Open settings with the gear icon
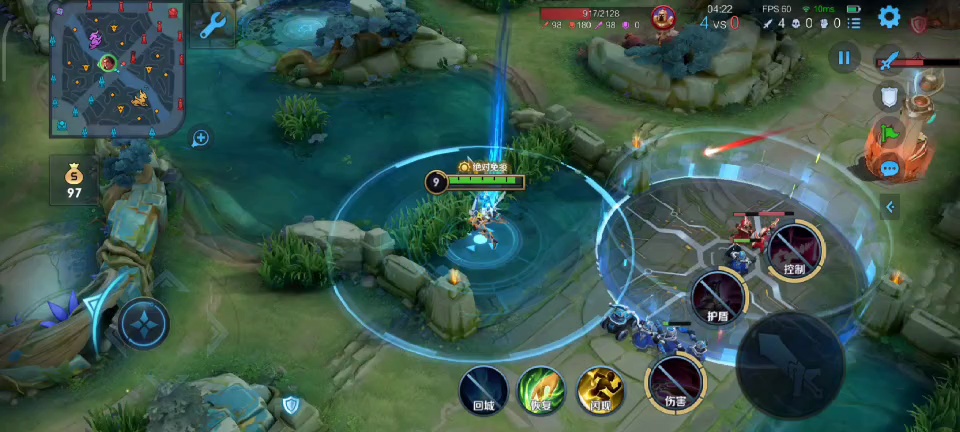 click(889, 17)
